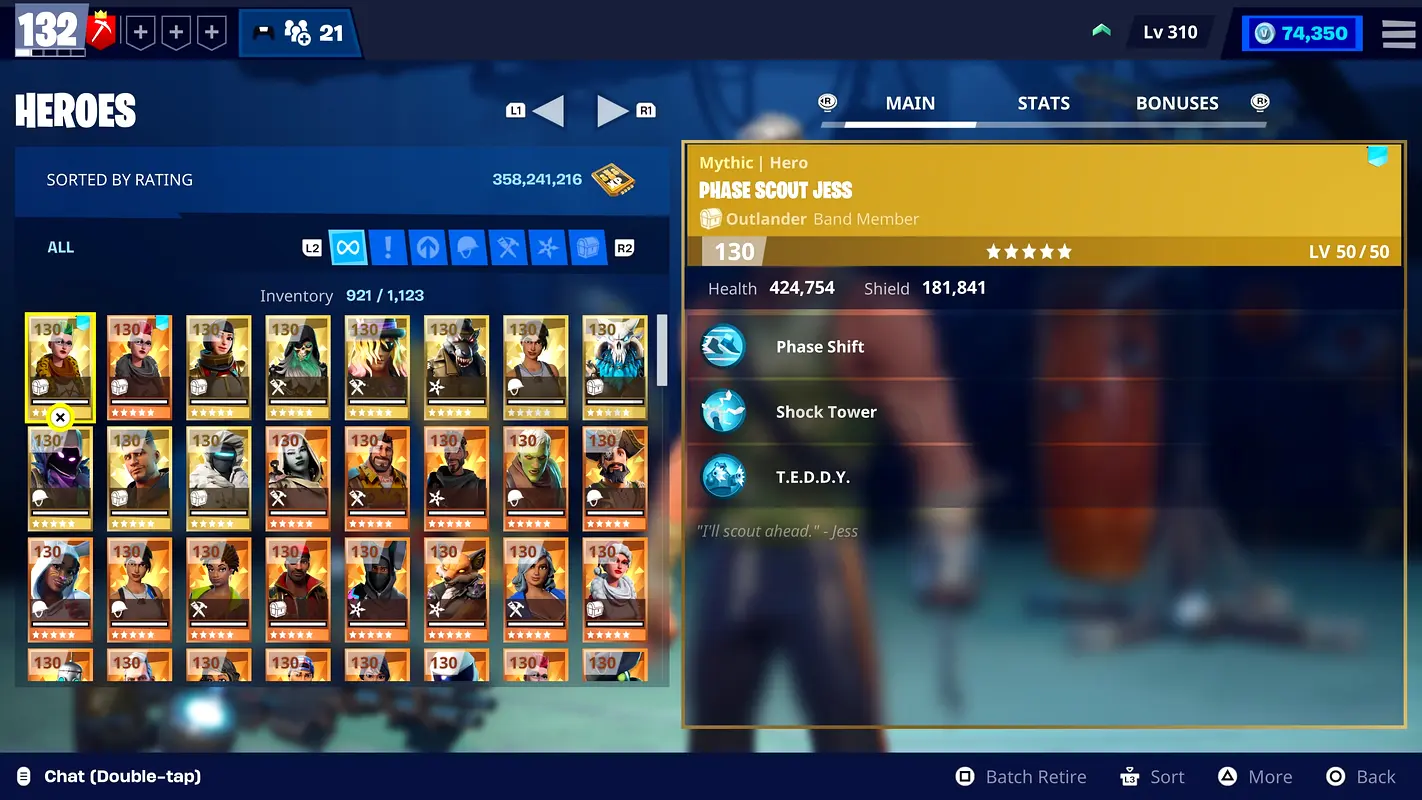
Task: Select the upward arrow filter icon
Action: tap(427, 247)
